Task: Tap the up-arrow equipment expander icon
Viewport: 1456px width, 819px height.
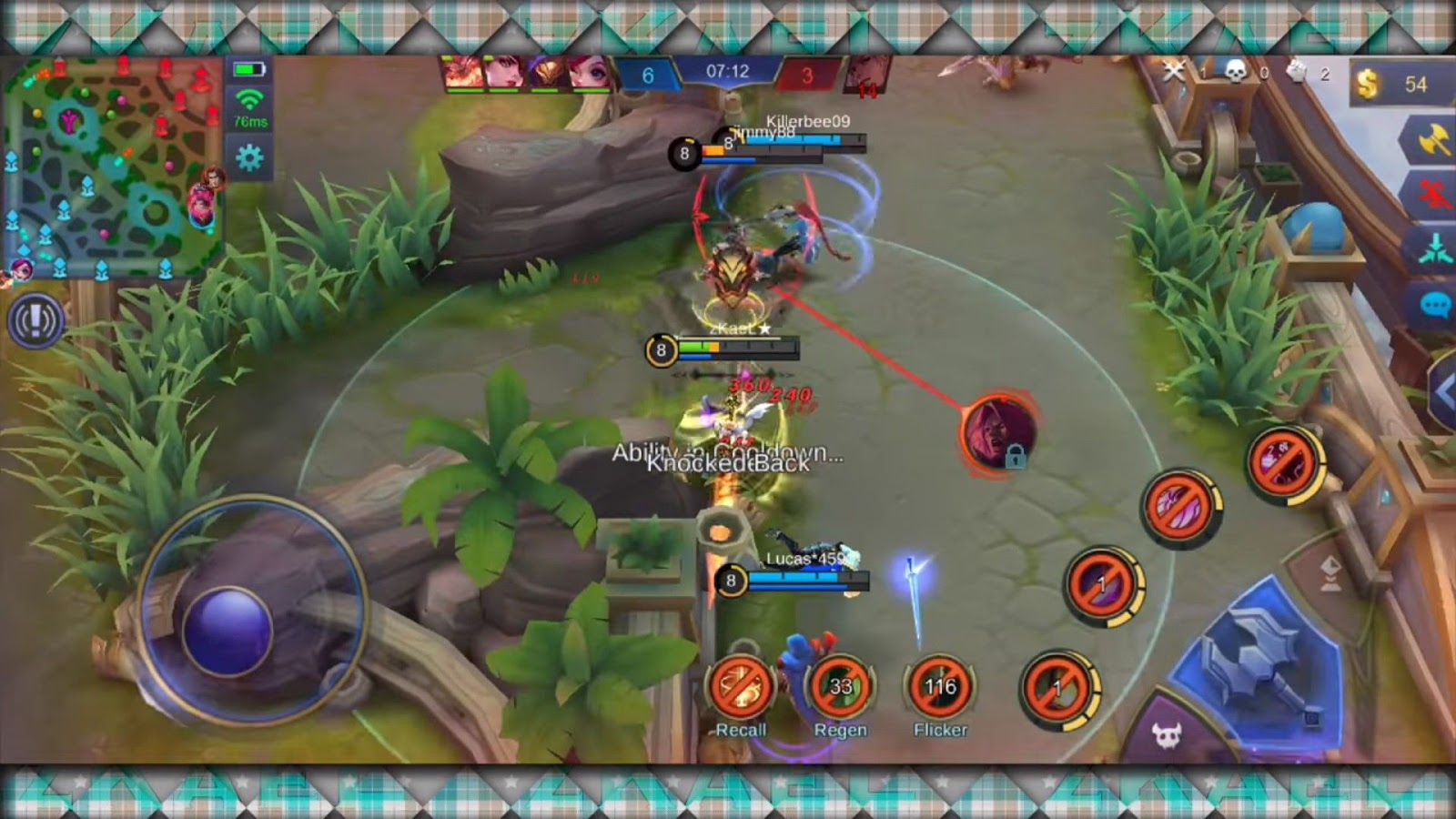Action: click(1329, 571)
